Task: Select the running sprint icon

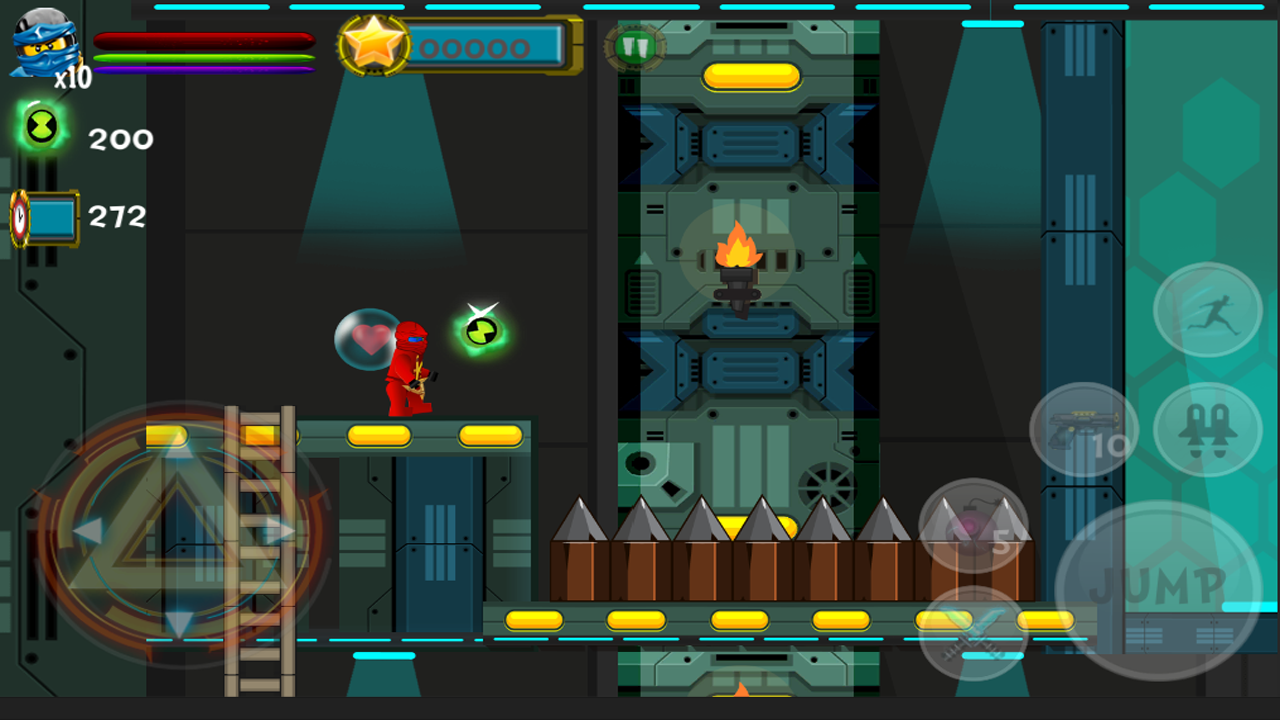Action: (x=1207, y=310)
